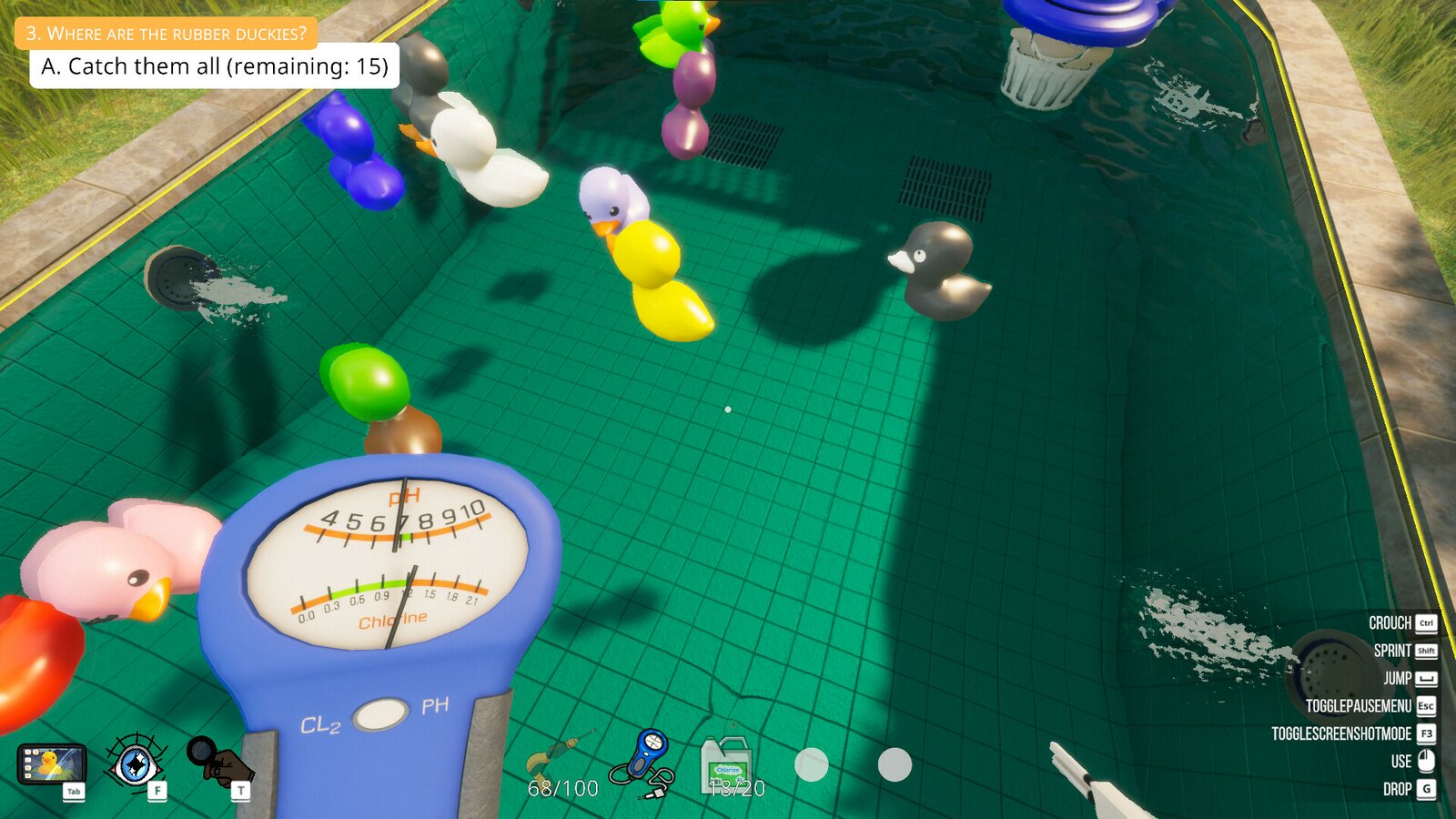The height and width of the screenshot is (819, 1456).
Task: Activate the detective vision eye icon
Action: pos(135,765)
